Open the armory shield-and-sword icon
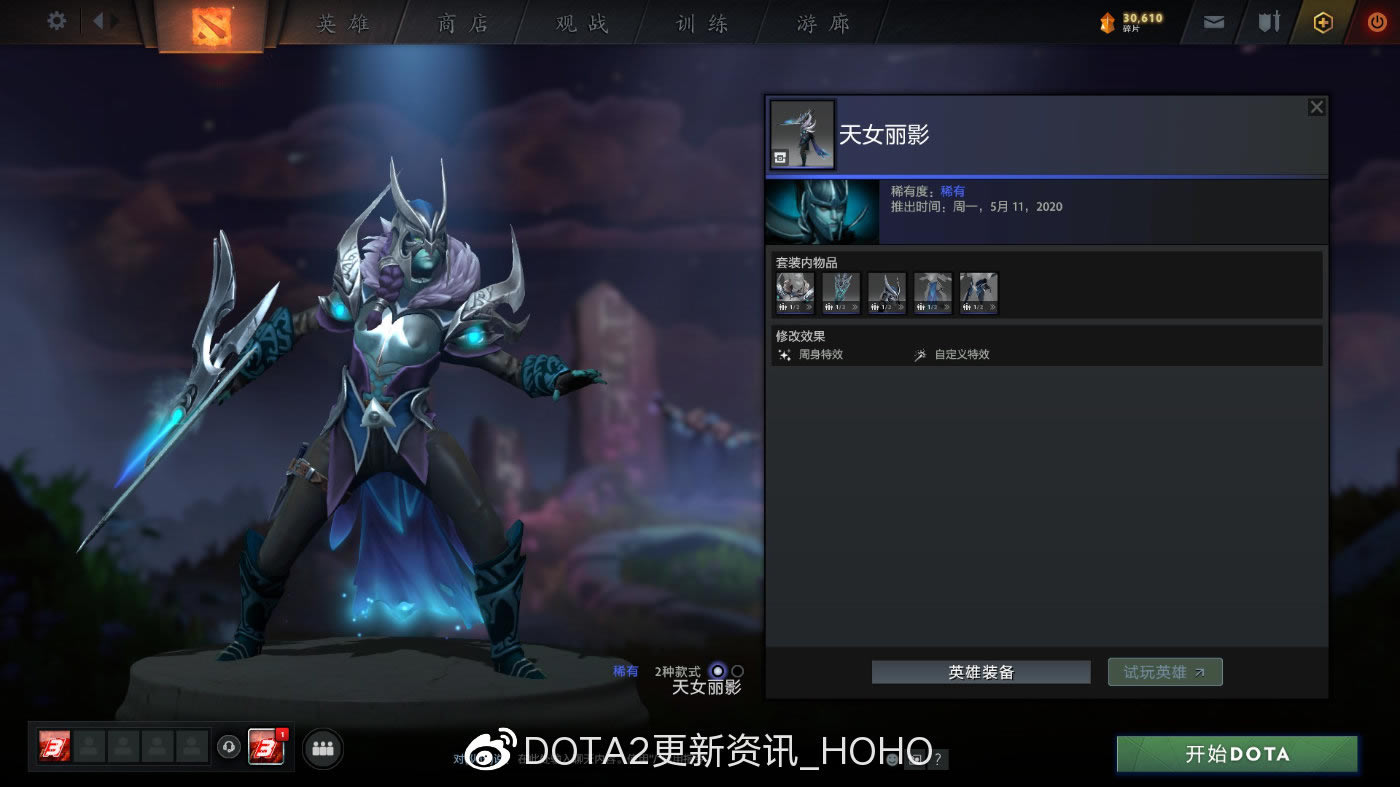 click(x=1269, y=21)
